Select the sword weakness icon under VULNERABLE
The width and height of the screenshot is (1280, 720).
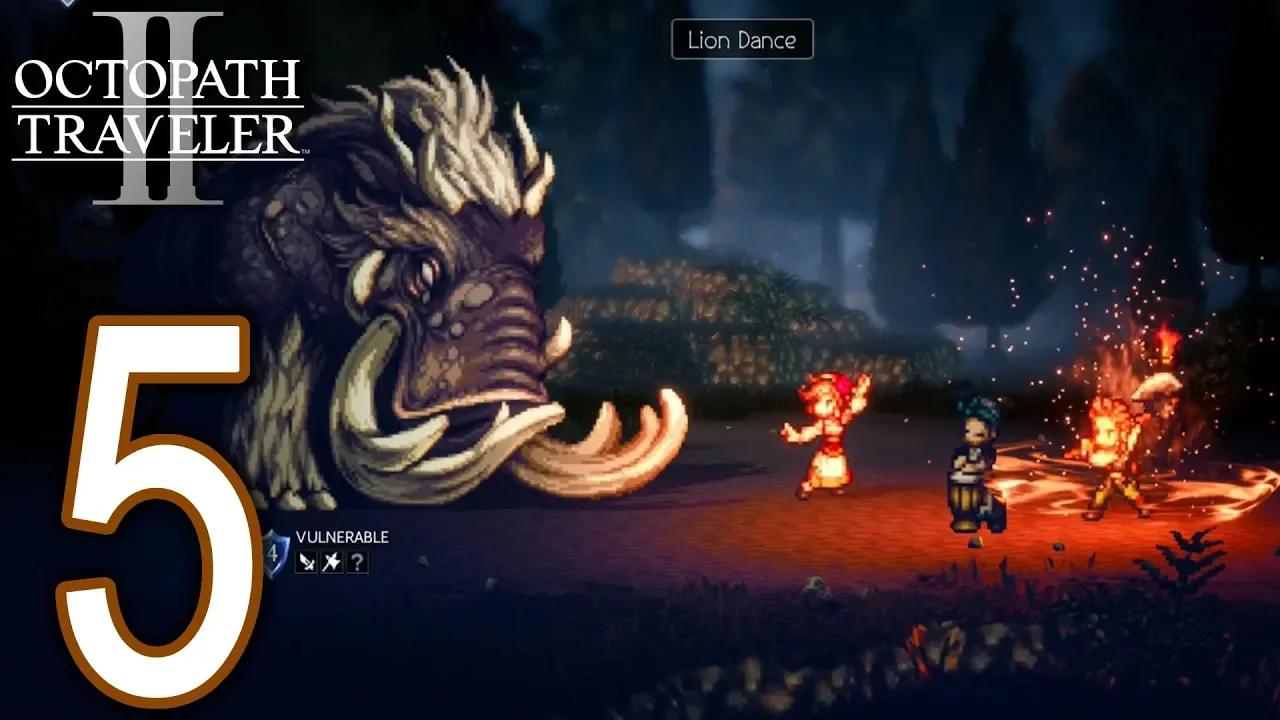pyautogui.click(x=306, y=562)
